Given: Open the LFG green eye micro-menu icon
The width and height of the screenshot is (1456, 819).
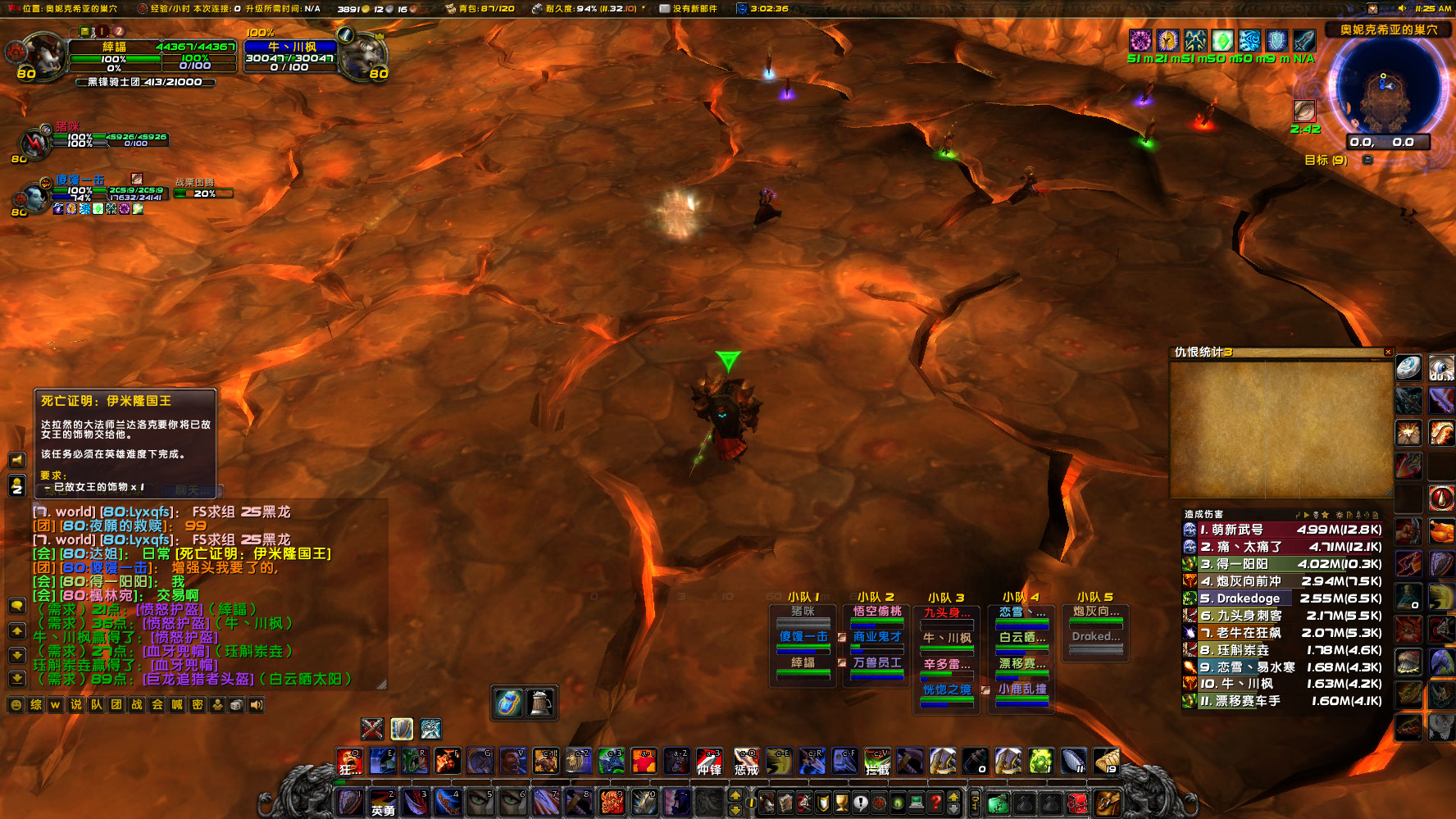Looking at the screenshot, I should click(x=897, y=803).
